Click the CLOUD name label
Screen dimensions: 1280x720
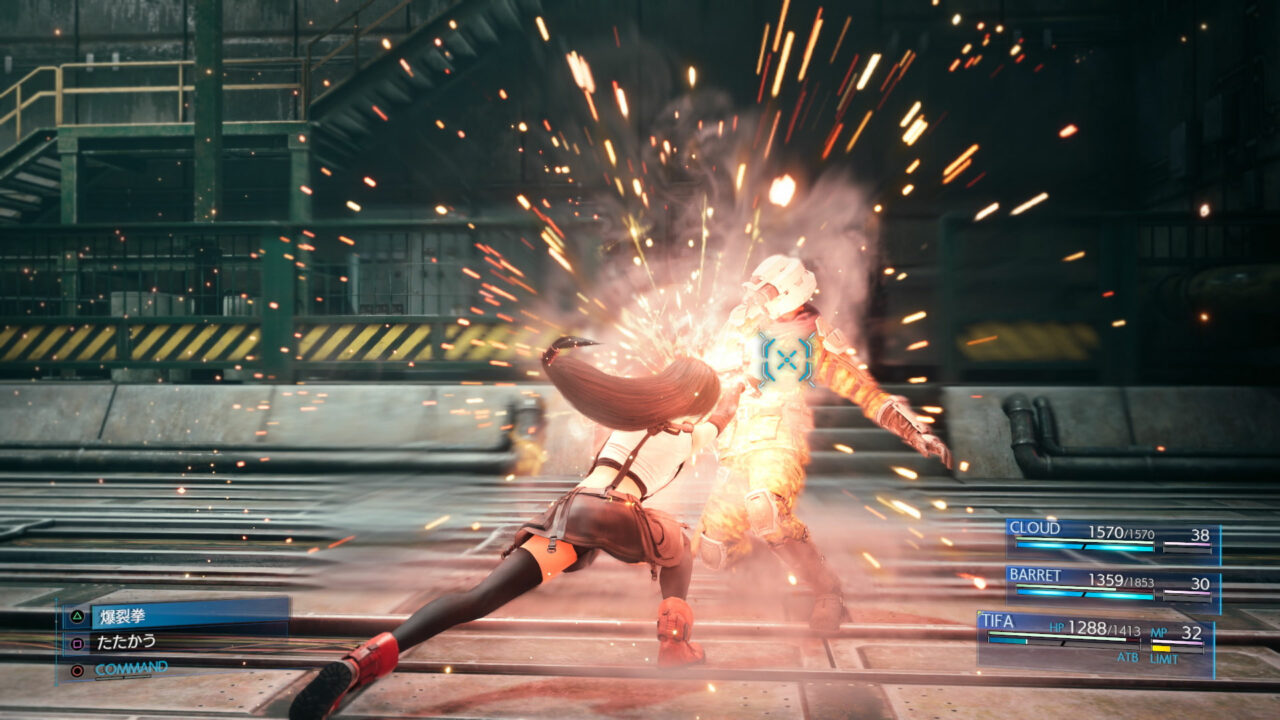pos(1035,527)
